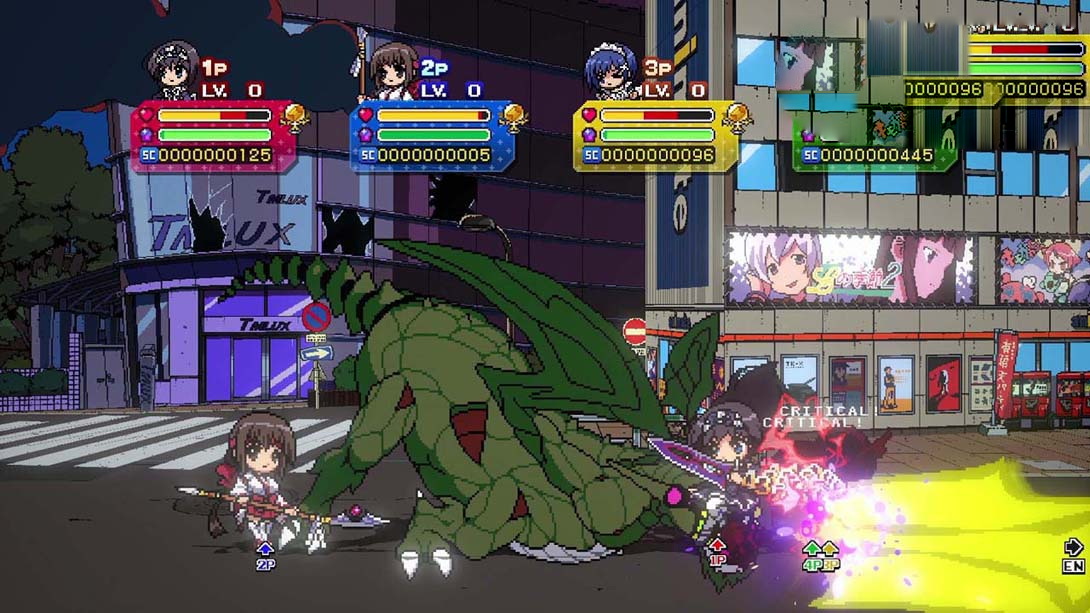Select the 3P blue-haired character portrait
The image size is (1090, 613).
[611, 70]
